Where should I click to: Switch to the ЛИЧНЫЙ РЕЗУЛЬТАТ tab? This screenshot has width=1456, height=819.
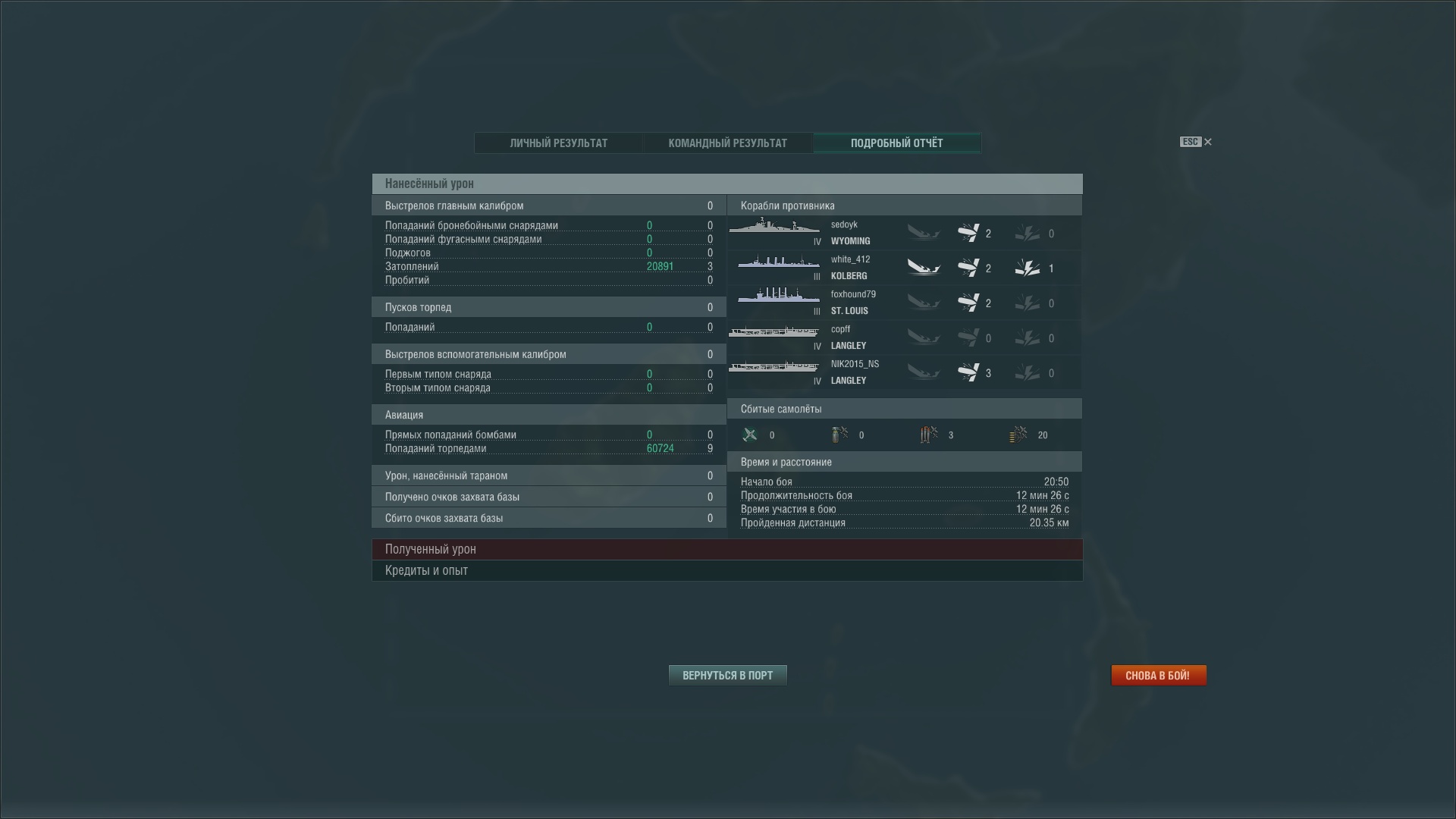point(559,143)
